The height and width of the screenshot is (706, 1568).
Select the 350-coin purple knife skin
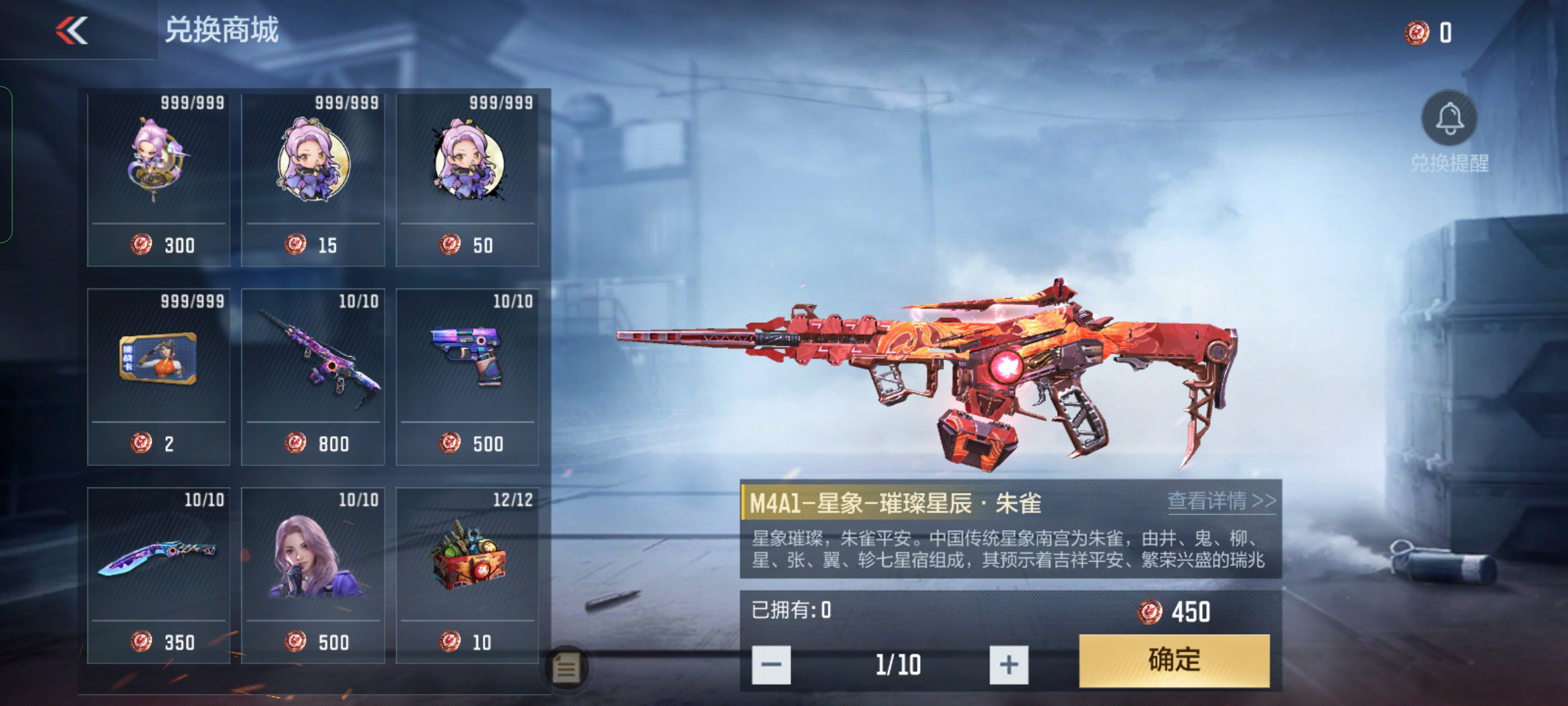coord(159,575)
